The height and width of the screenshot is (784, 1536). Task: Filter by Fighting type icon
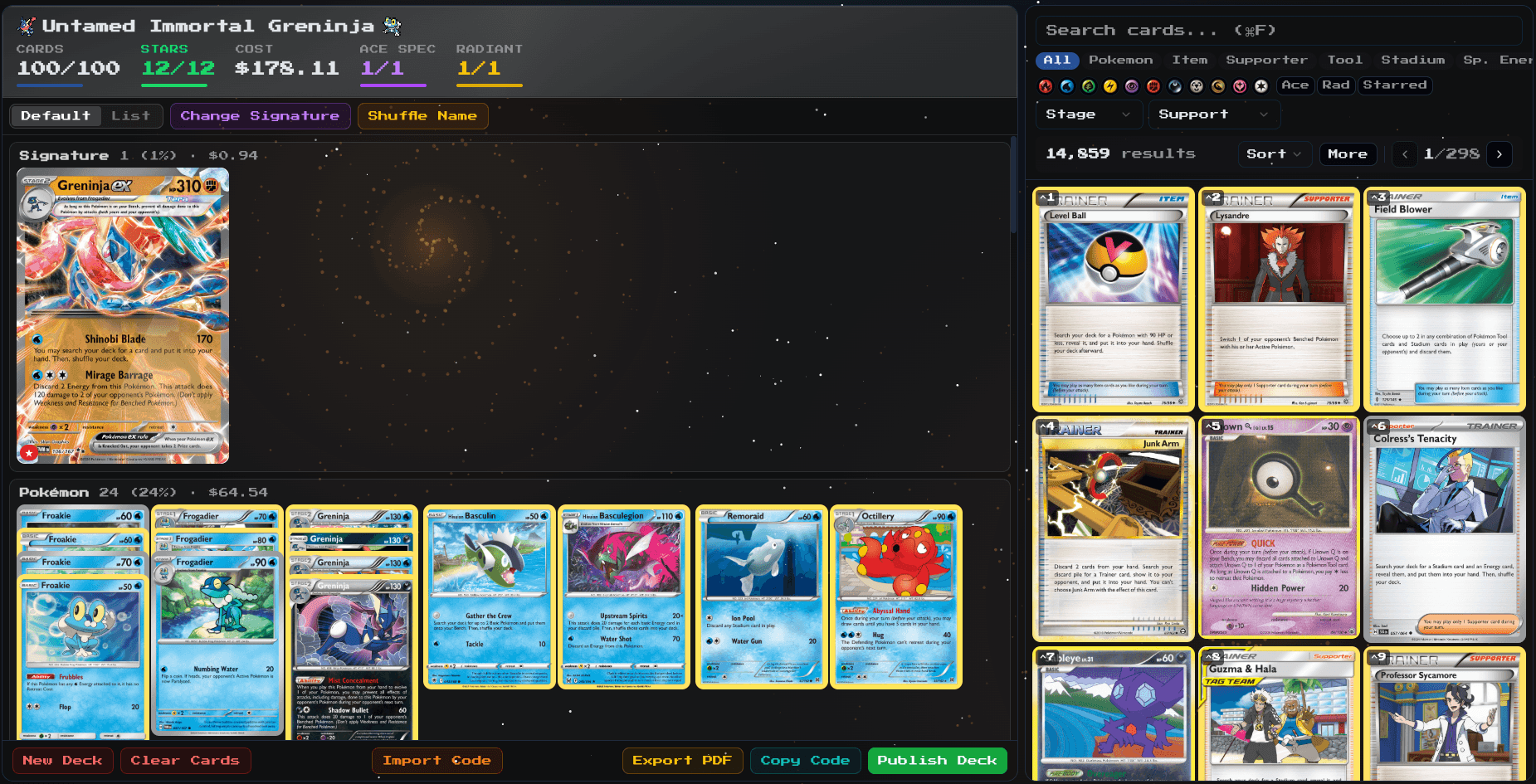point(1152,85)
